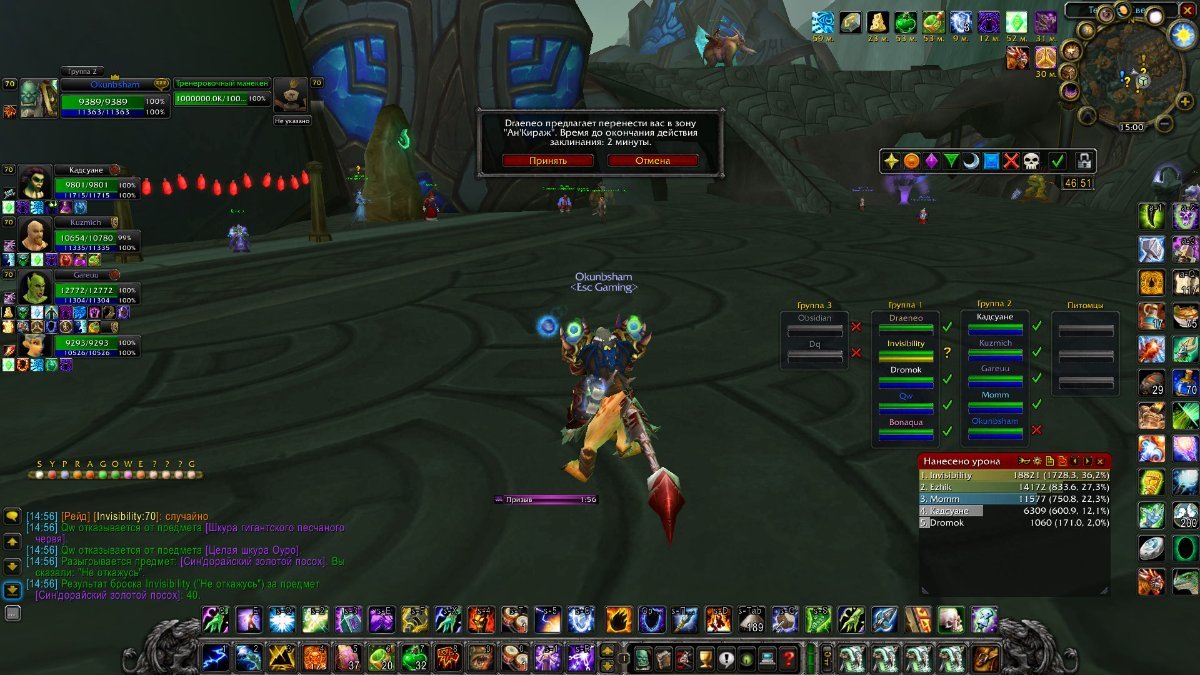Target party member Gareuu's portrait

click(x=36, y=288)
